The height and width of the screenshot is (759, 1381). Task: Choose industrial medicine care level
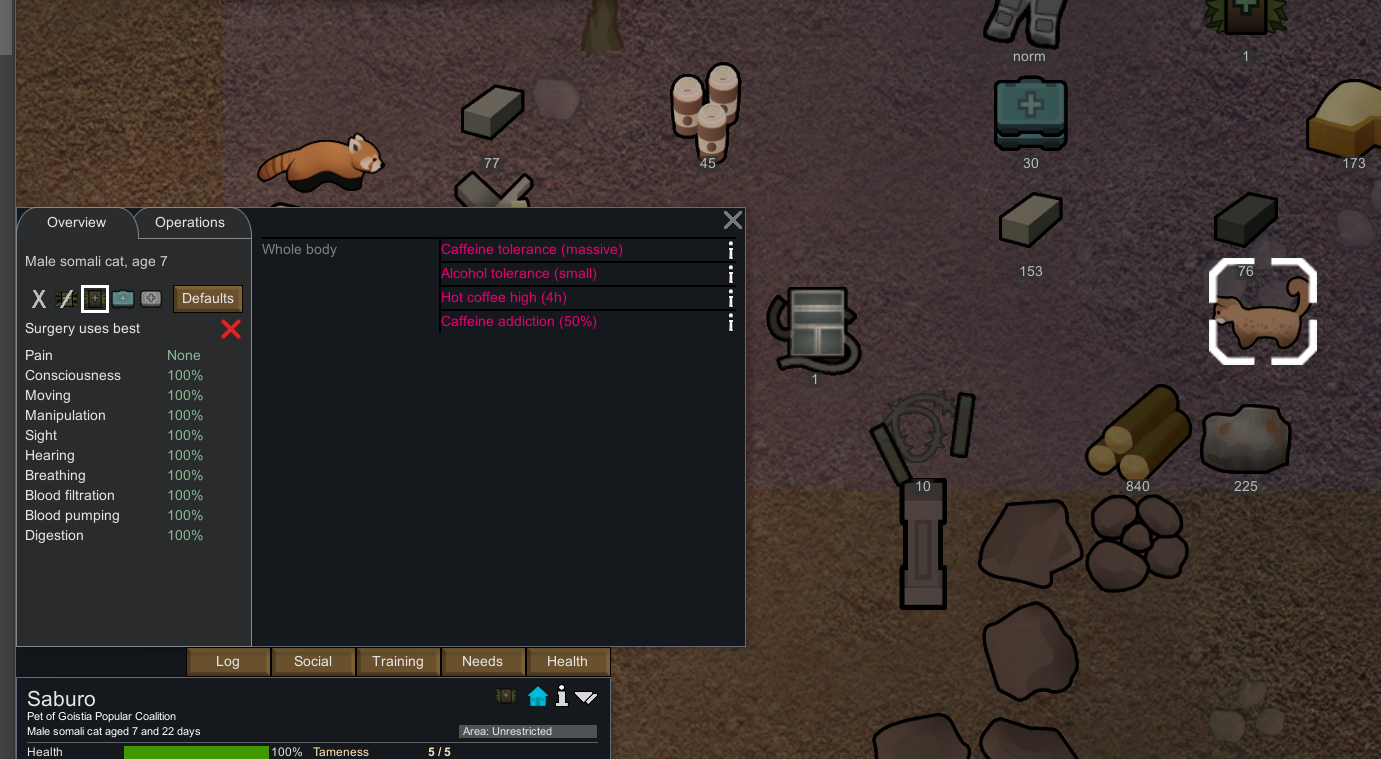123,299
